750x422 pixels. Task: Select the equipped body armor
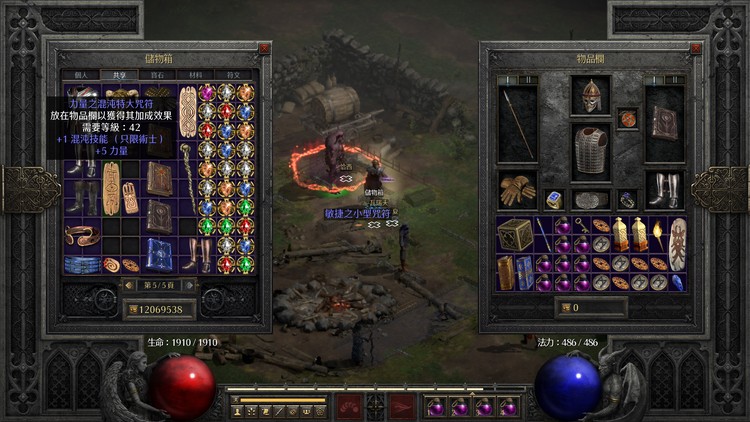pos(591,151)
